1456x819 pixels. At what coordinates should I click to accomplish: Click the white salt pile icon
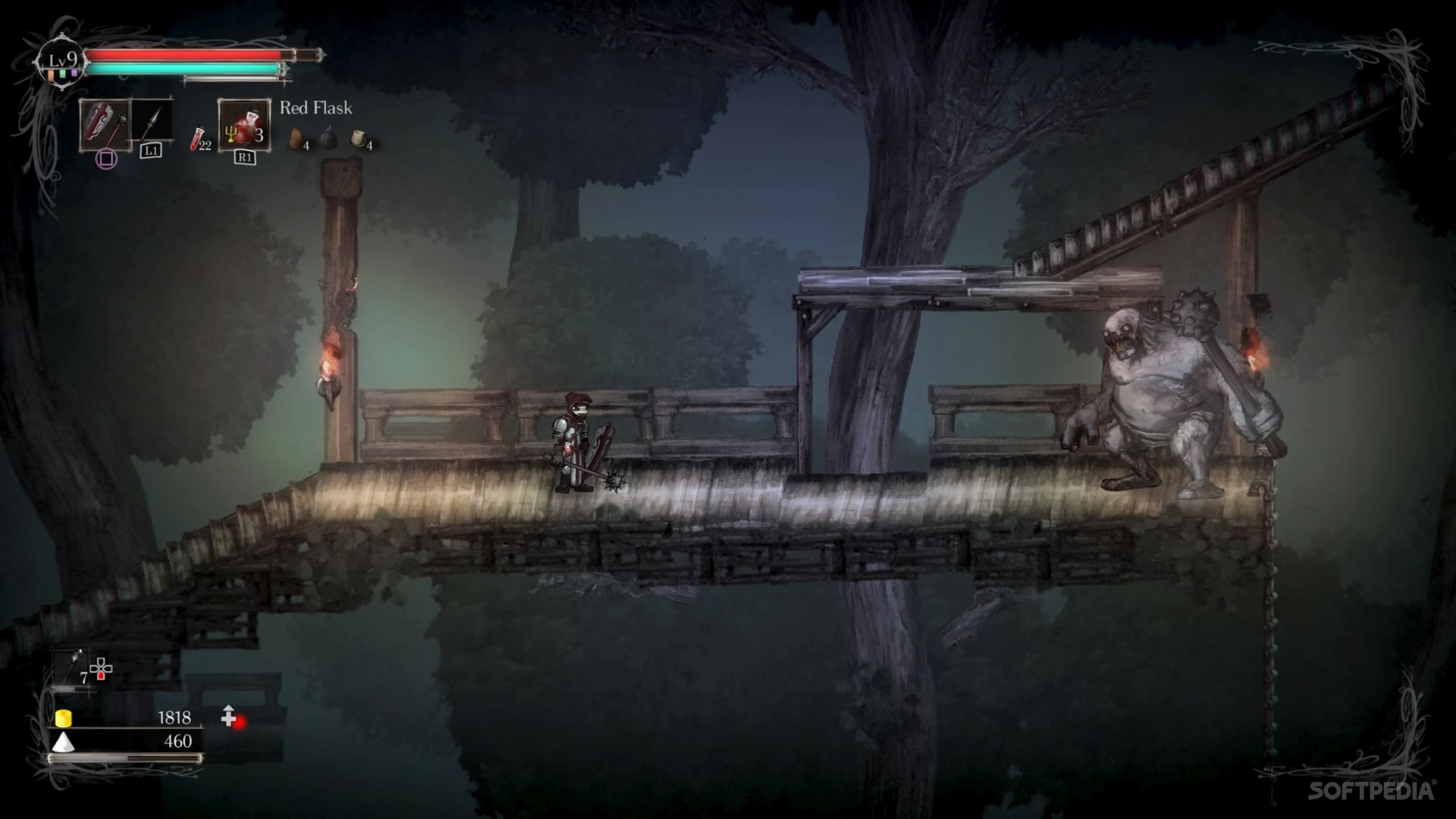(62, 742)
